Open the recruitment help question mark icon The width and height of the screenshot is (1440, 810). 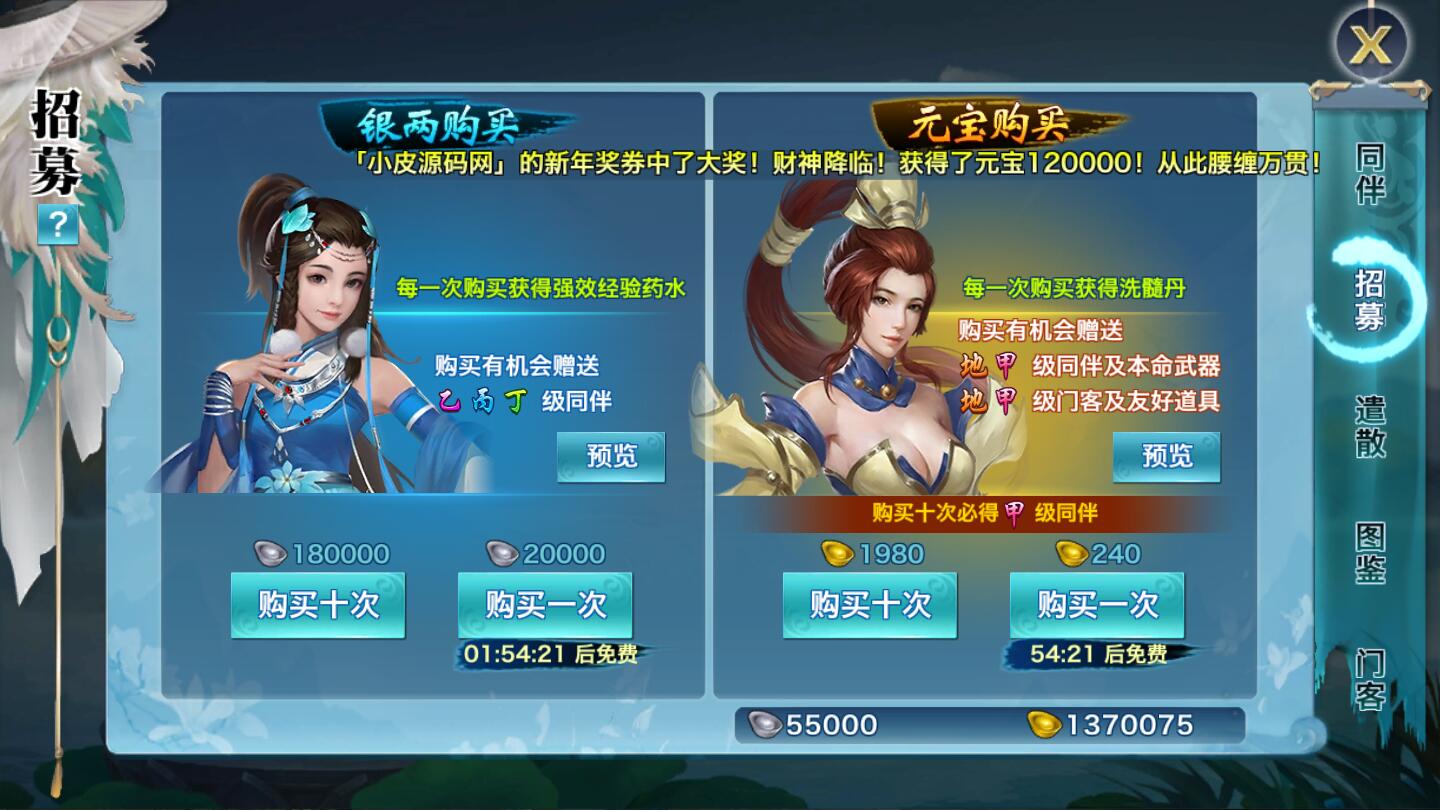point(60,224)
